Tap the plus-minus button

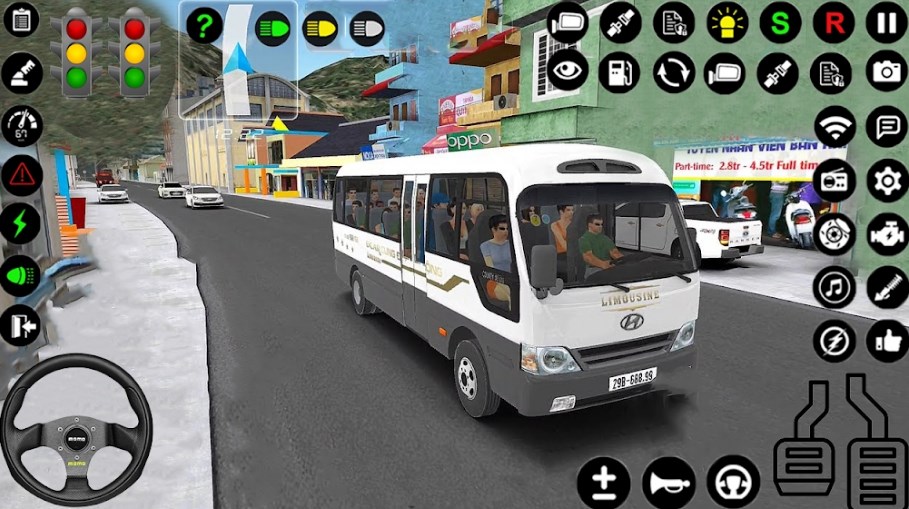pyautogui.click(x=603, y=482)
